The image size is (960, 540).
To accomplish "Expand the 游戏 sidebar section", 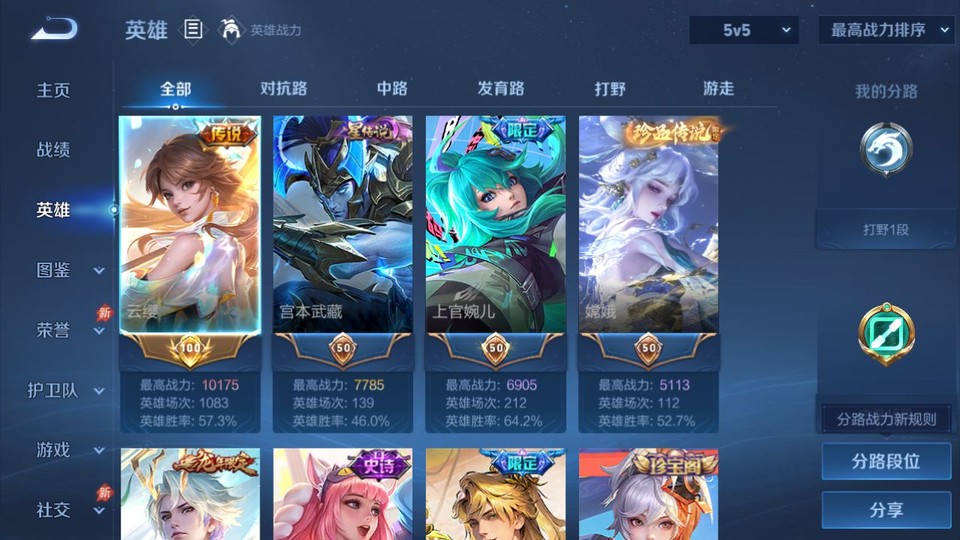I will [70, 450].
